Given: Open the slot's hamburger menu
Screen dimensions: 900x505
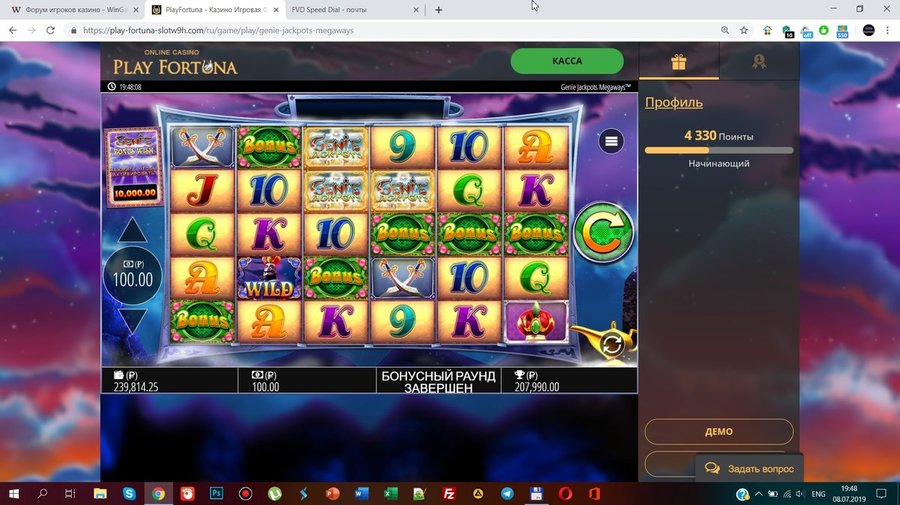Looking at the screenshot, I should point(611,142).
